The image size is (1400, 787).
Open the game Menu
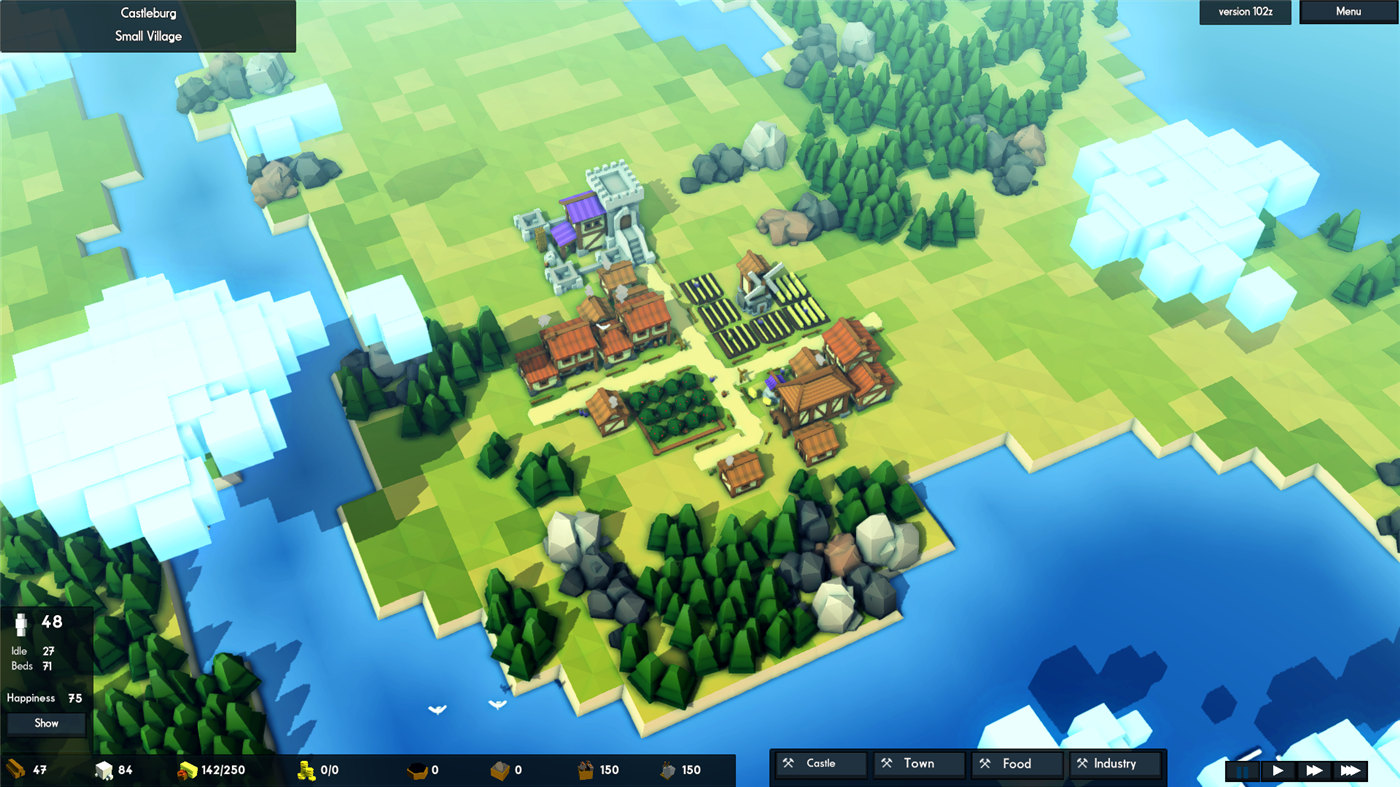click(x=1347, y=11)
